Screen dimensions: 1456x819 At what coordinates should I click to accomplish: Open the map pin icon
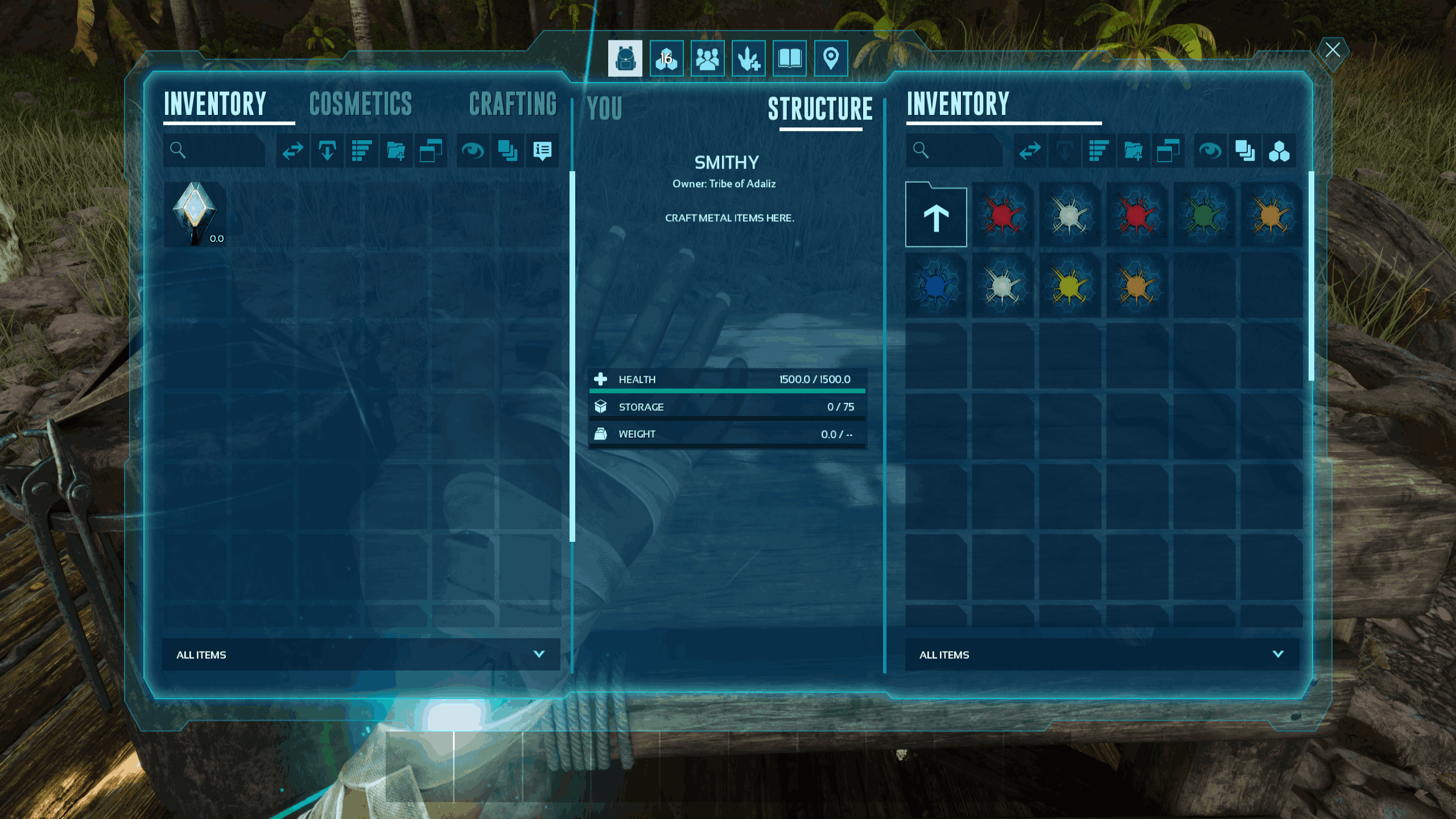[x=831, y=59]
